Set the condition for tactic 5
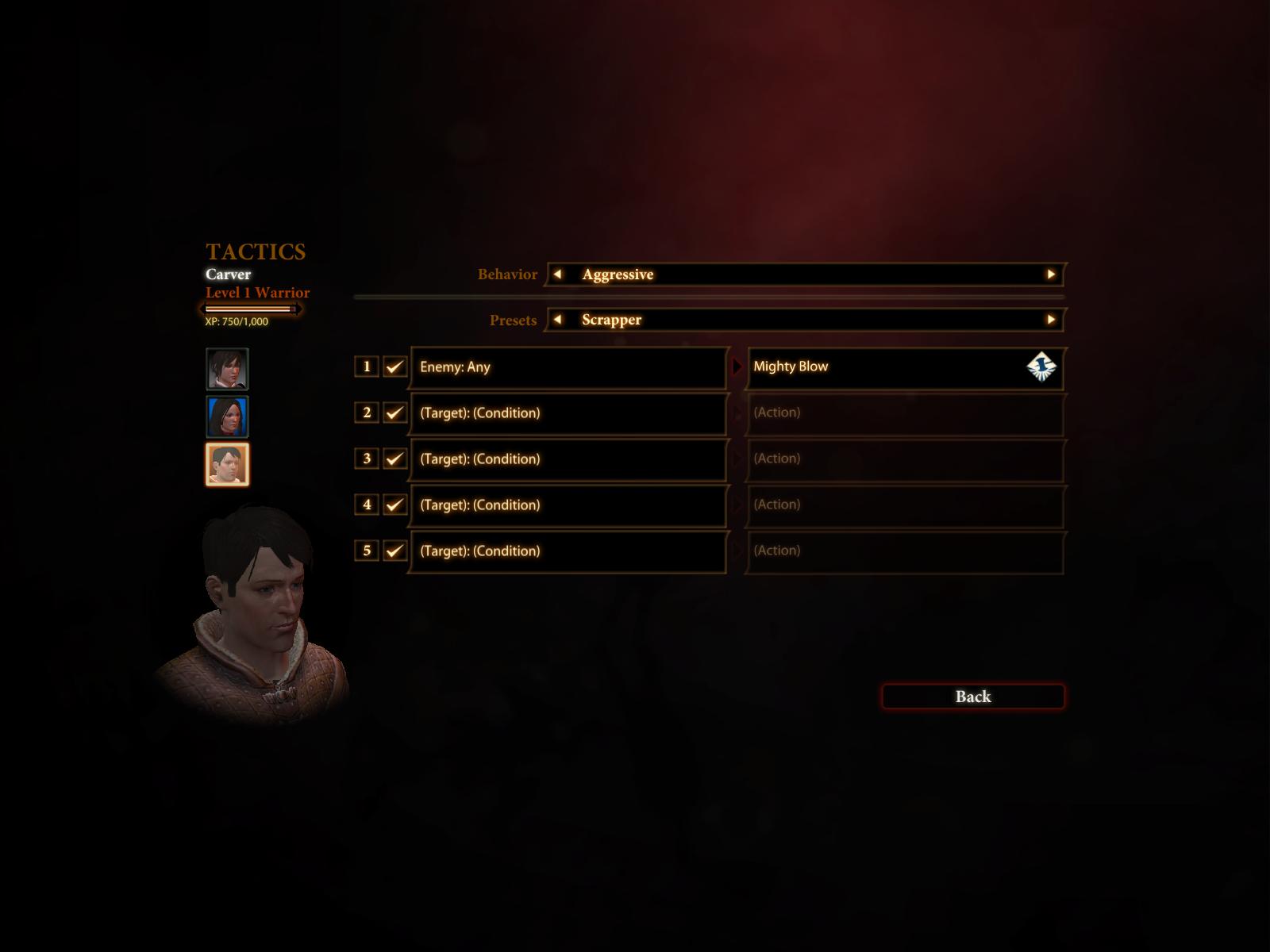The image size is (1270, 952). coord(568,551)
